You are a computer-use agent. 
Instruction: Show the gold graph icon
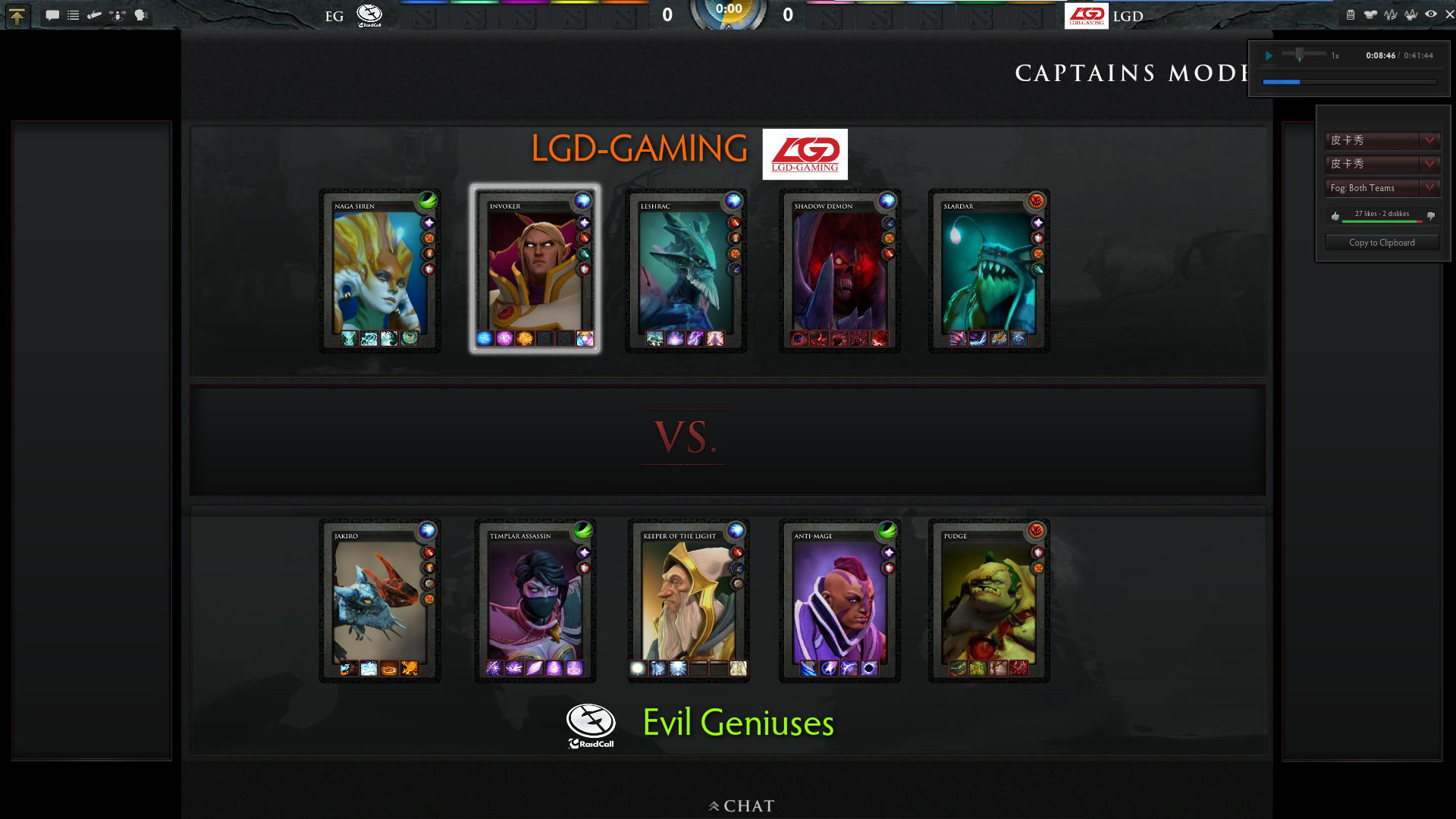pos(1410,14)
